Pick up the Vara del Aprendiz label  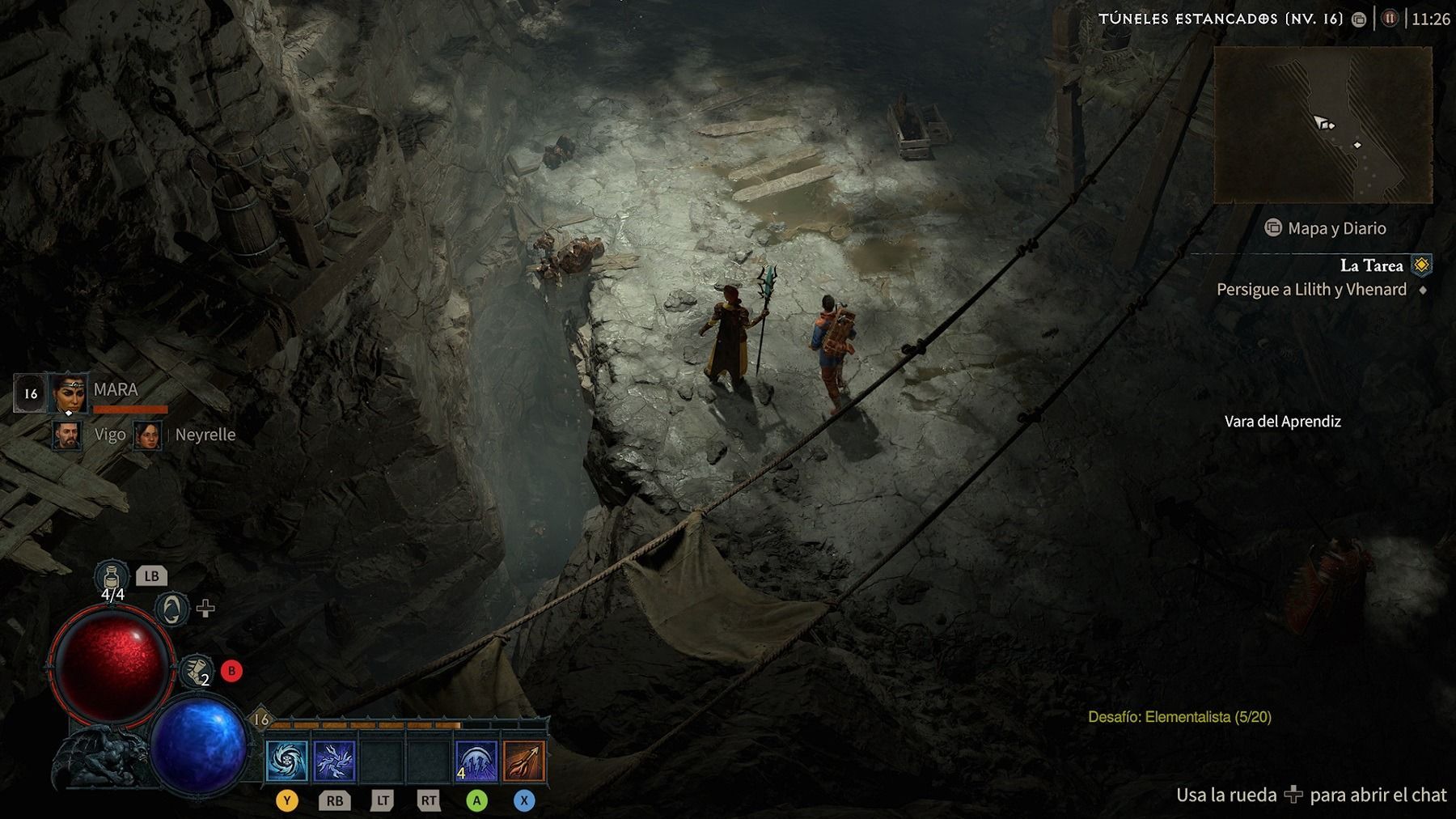pos(1282,422)
